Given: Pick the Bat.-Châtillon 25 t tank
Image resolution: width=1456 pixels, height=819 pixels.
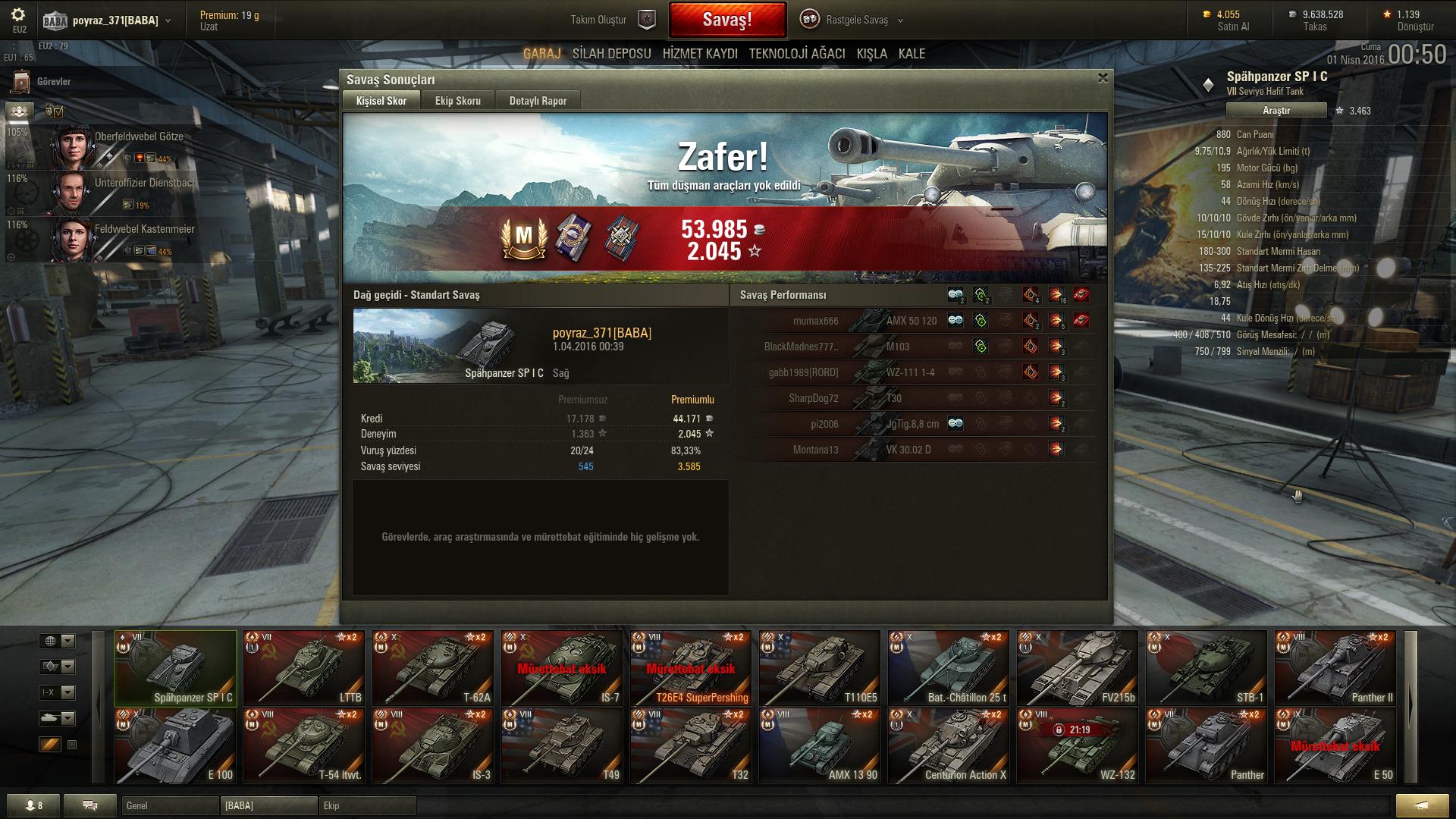Looking at the screenshot, I should coord(949,668).
